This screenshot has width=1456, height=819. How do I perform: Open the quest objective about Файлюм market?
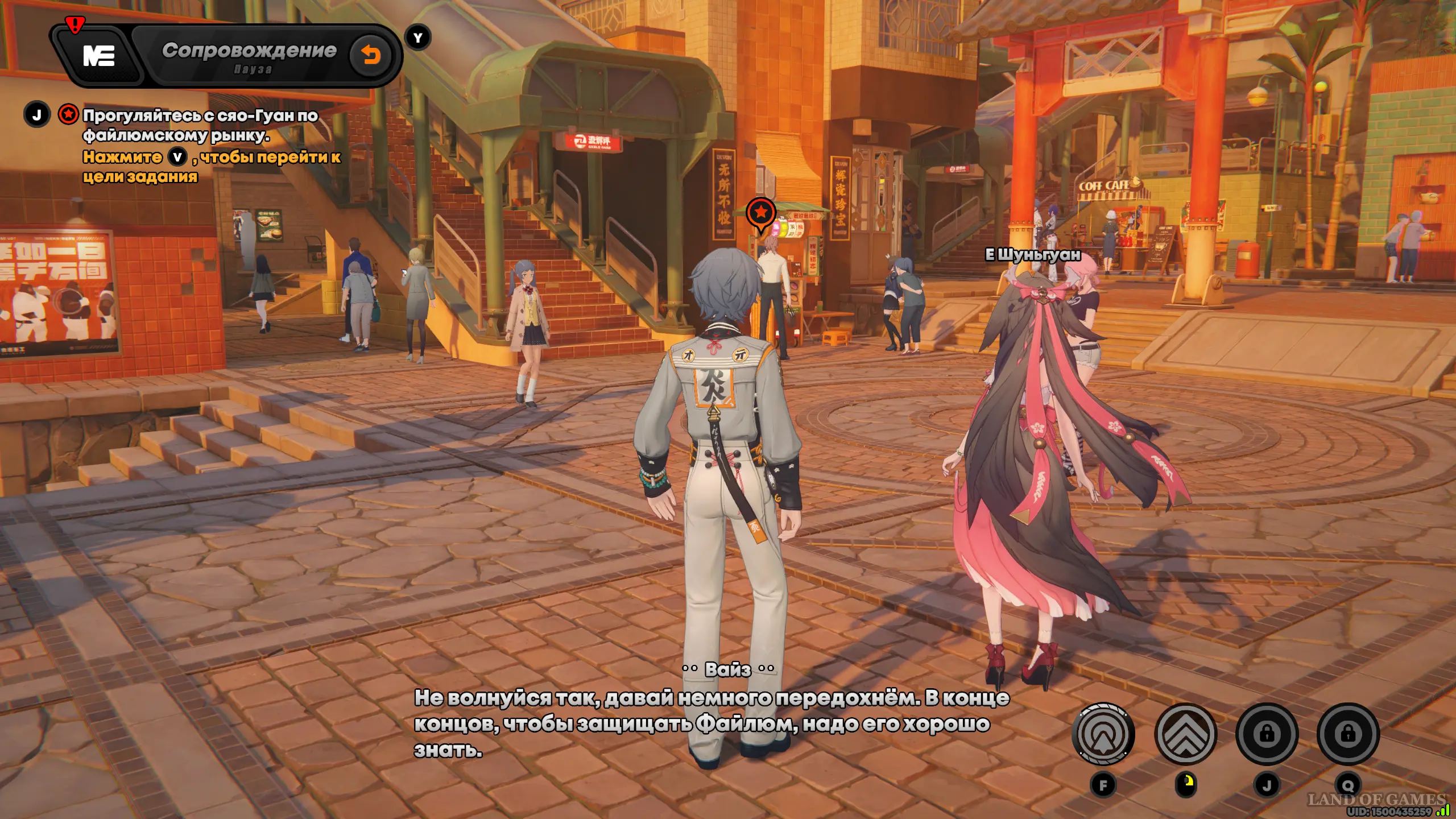[200, 125]
